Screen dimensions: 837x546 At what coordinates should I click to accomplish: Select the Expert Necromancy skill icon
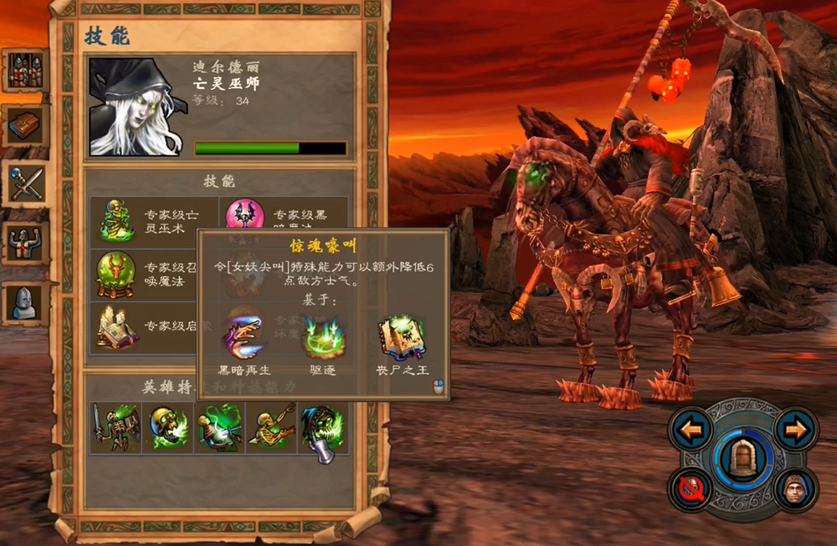coord(116,220)
